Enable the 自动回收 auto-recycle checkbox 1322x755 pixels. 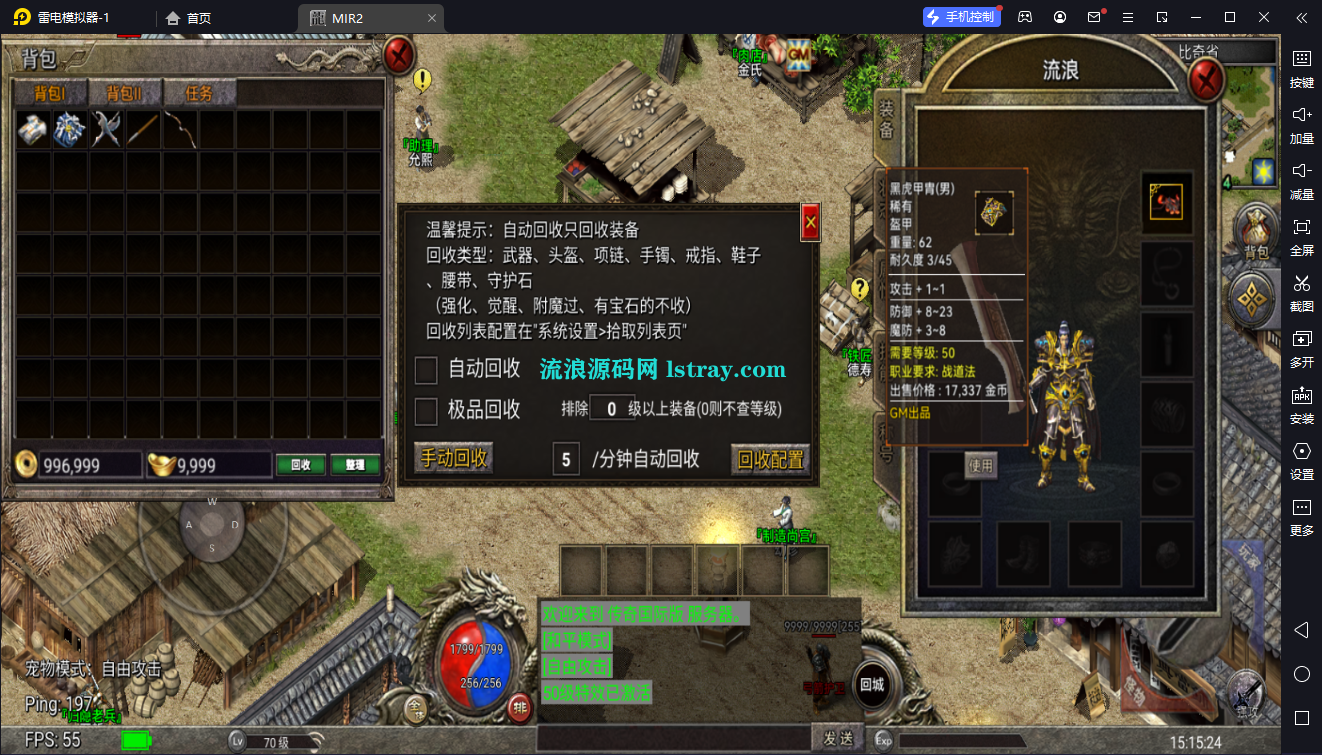point(424,368)
